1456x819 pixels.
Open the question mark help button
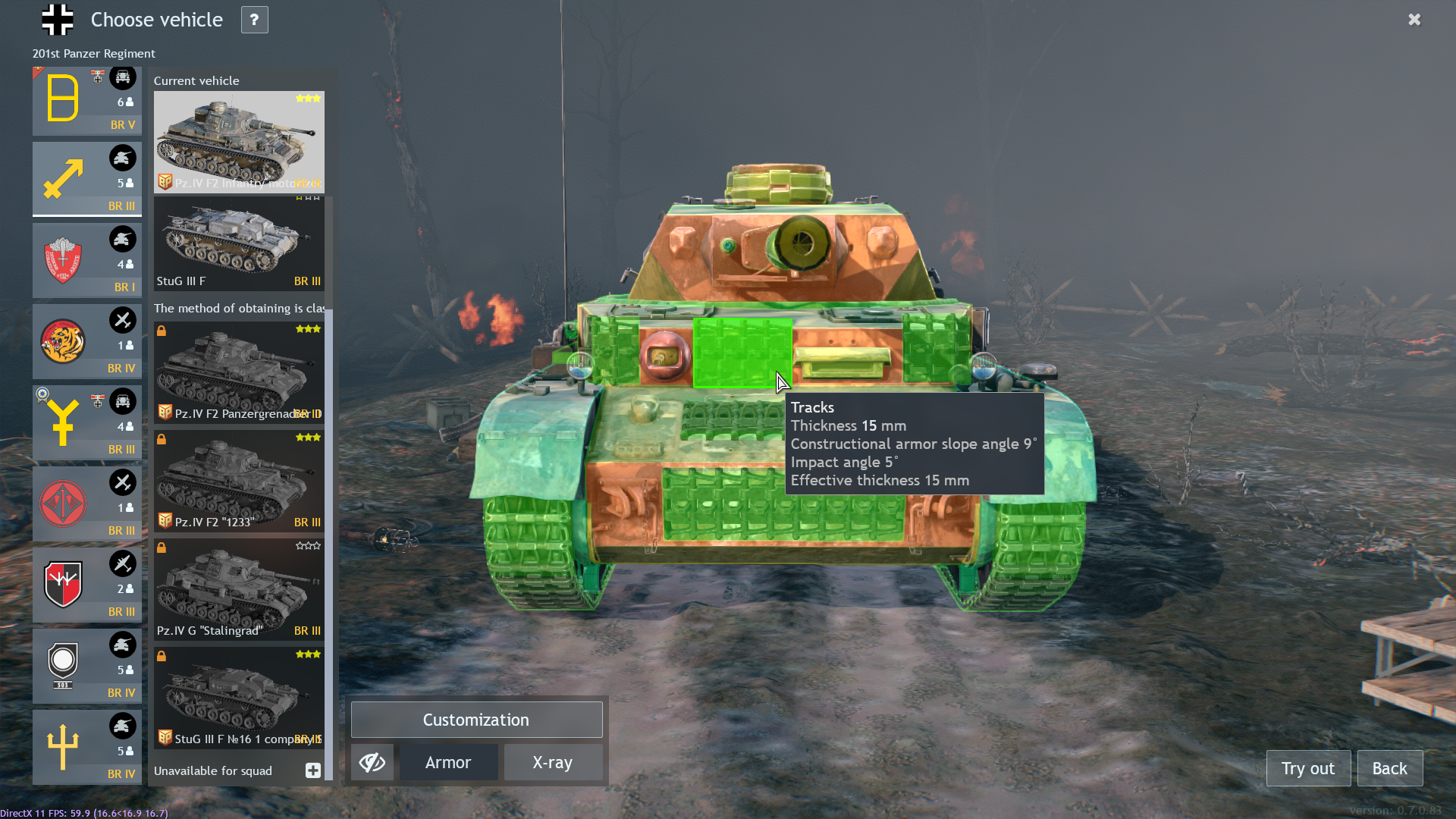254,20
